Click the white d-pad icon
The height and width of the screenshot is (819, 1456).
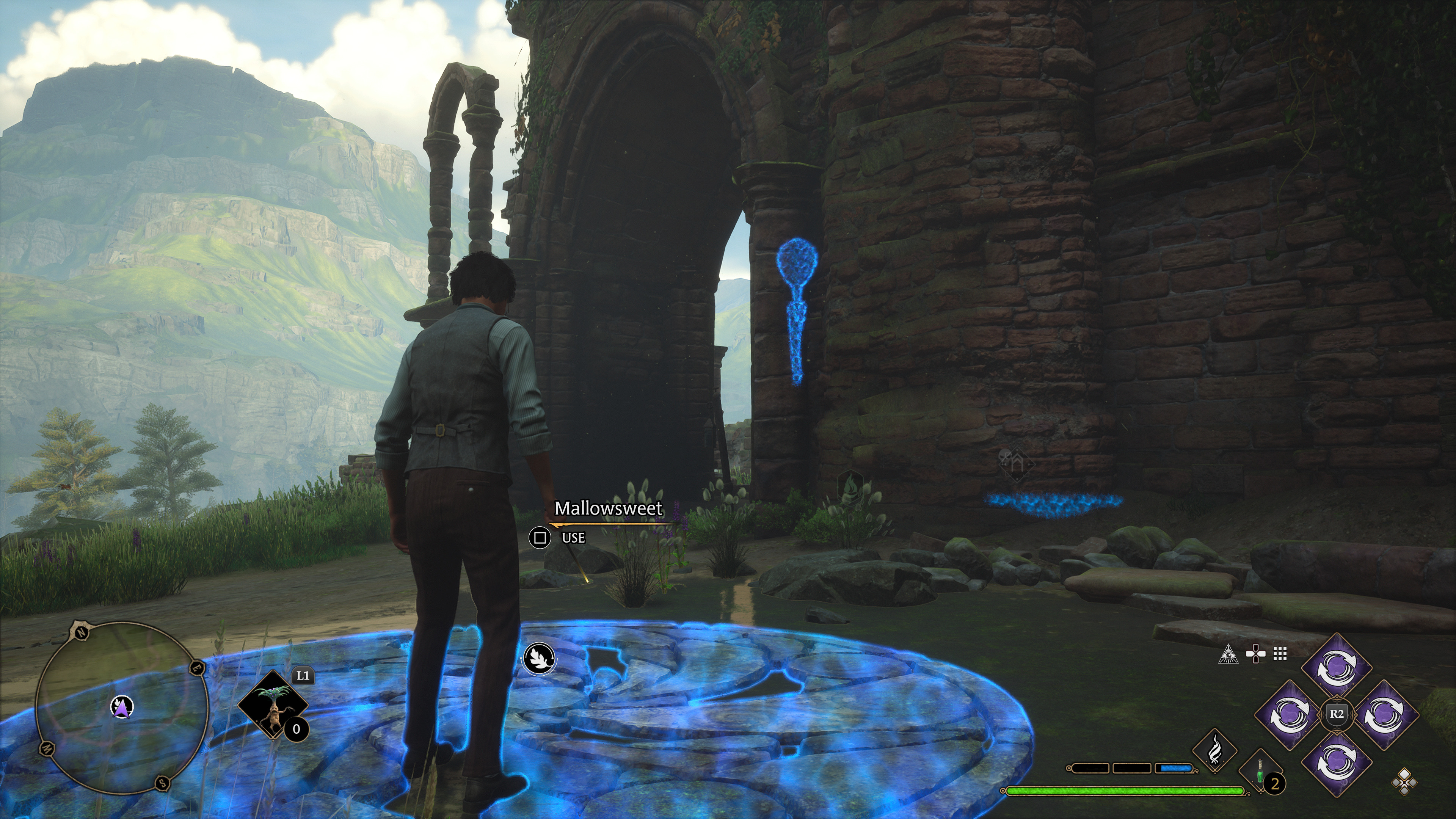1255,654
